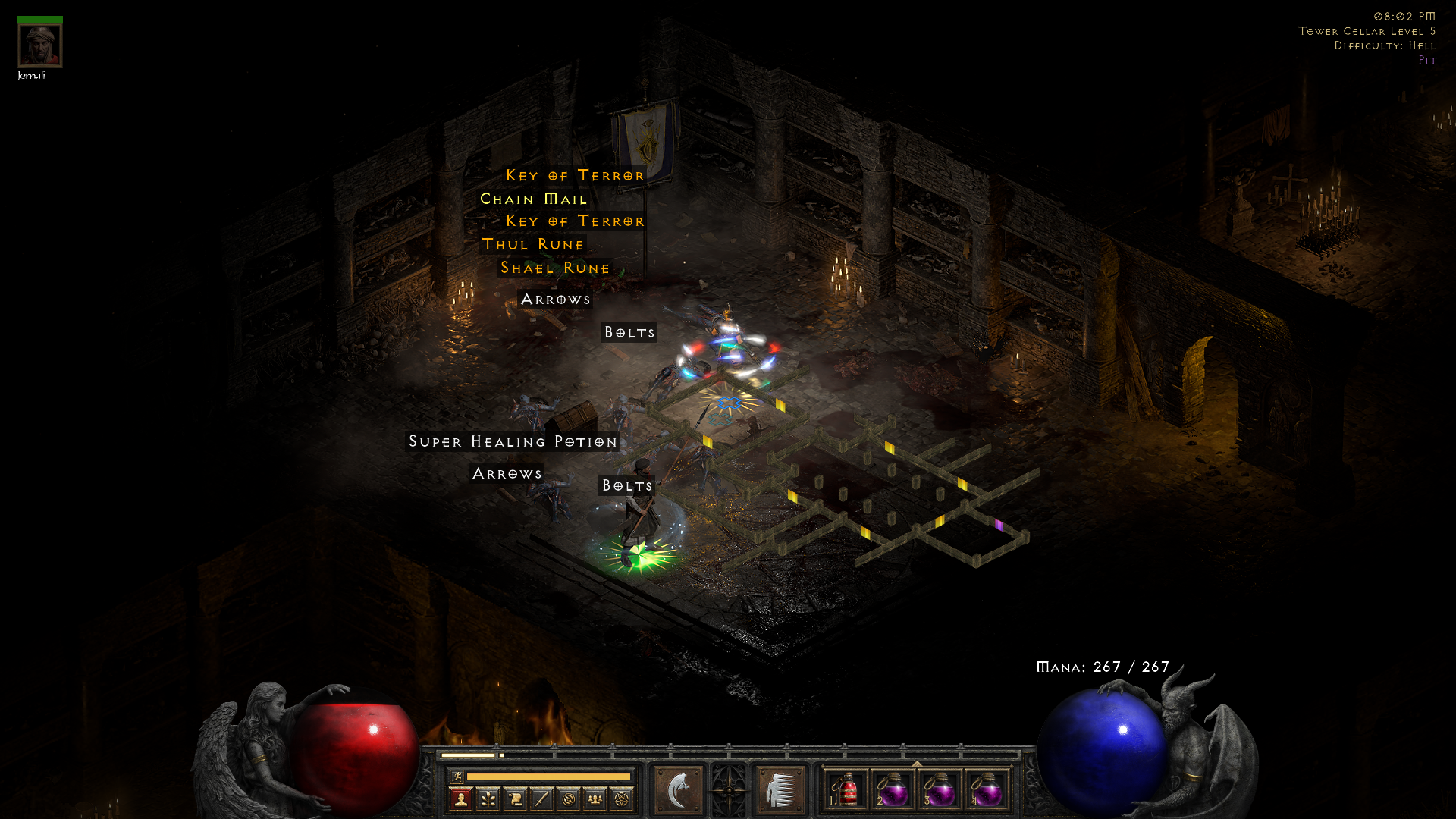Pick up the Super Healing Potion
This screenshot has height=819, width=1456.
pyautogui.click(x=513, y=441)
